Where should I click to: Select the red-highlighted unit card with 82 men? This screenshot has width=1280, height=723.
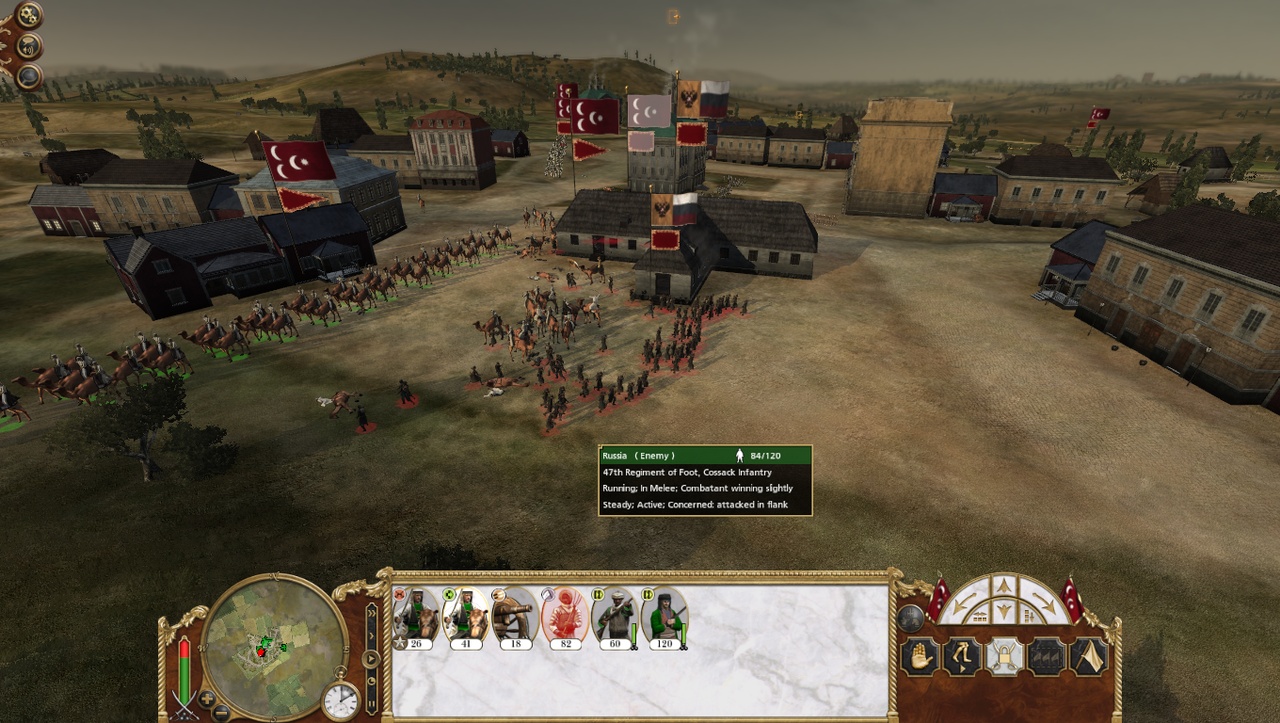(x=565, y=617)
